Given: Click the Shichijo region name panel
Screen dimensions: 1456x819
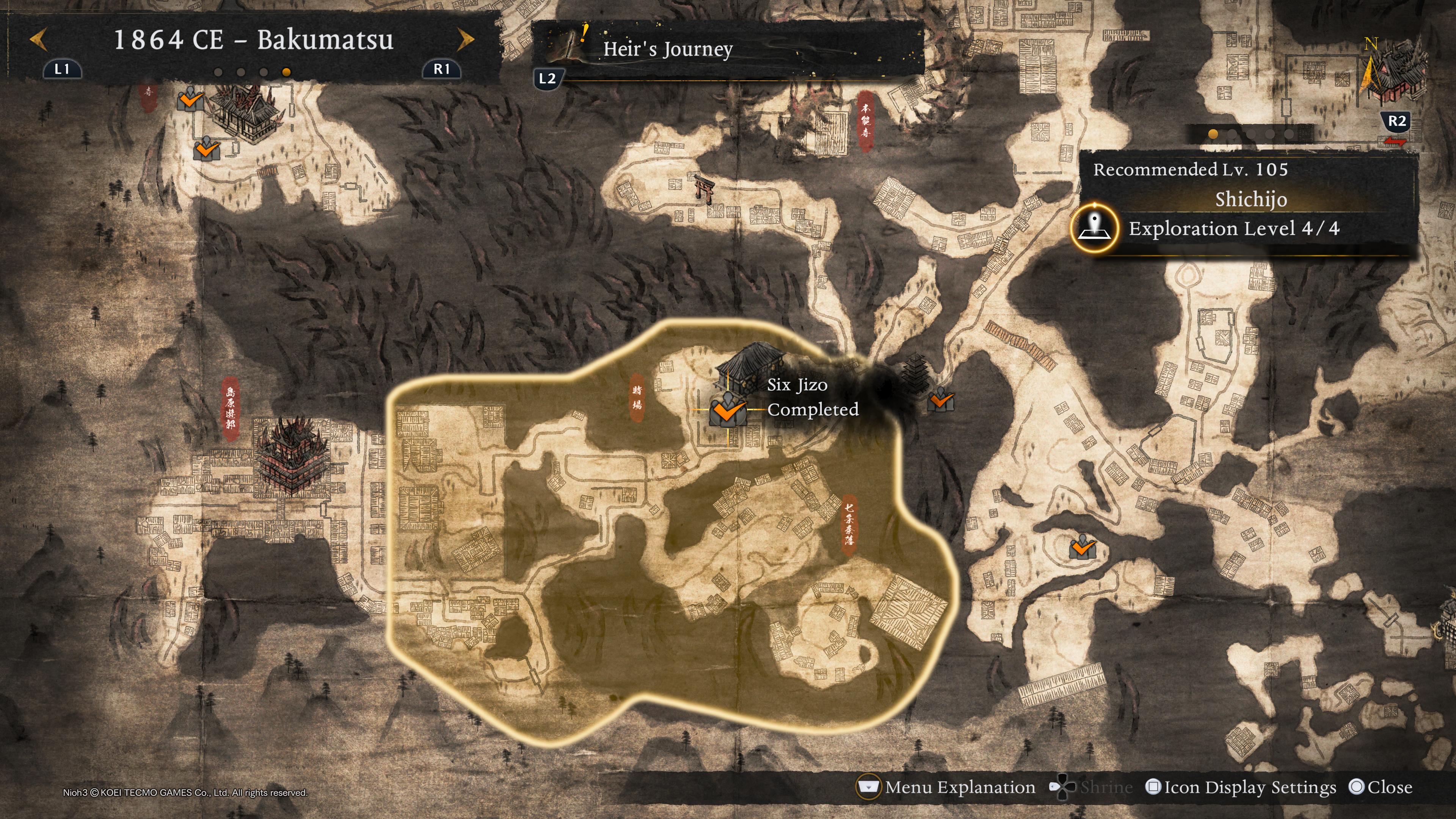Looking at the screenshot, I should click(1250, 199).
